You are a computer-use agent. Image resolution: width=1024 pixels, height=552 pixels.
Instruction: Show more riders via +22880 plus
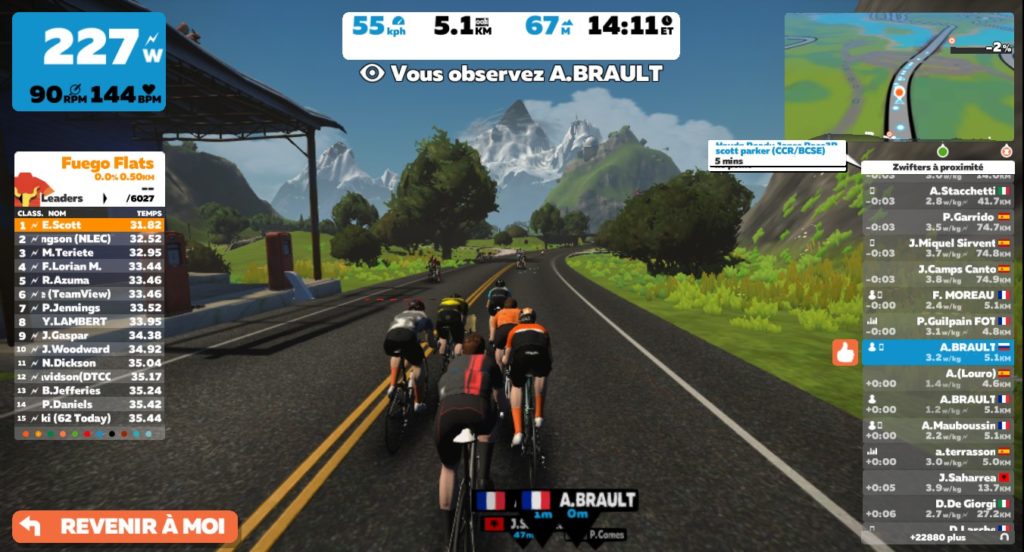coord(938,537)
